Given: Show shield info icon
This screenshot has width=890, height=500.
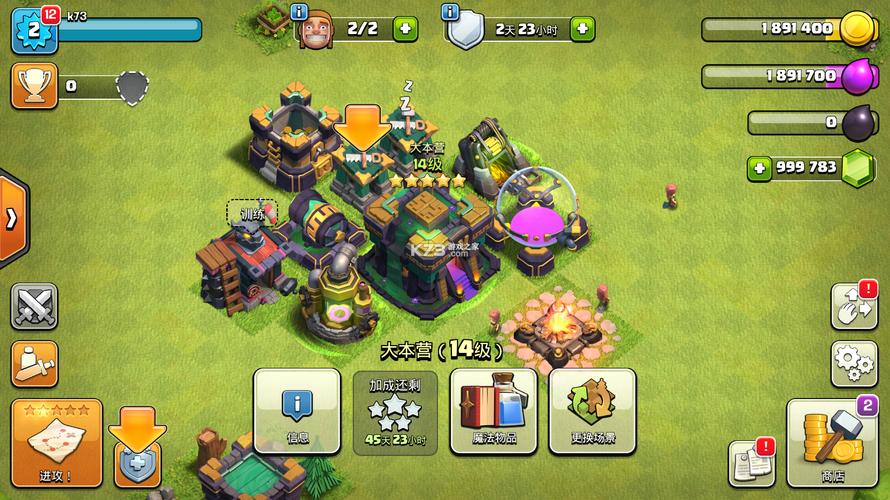Looking at the screenshot, I should (450, 12).
